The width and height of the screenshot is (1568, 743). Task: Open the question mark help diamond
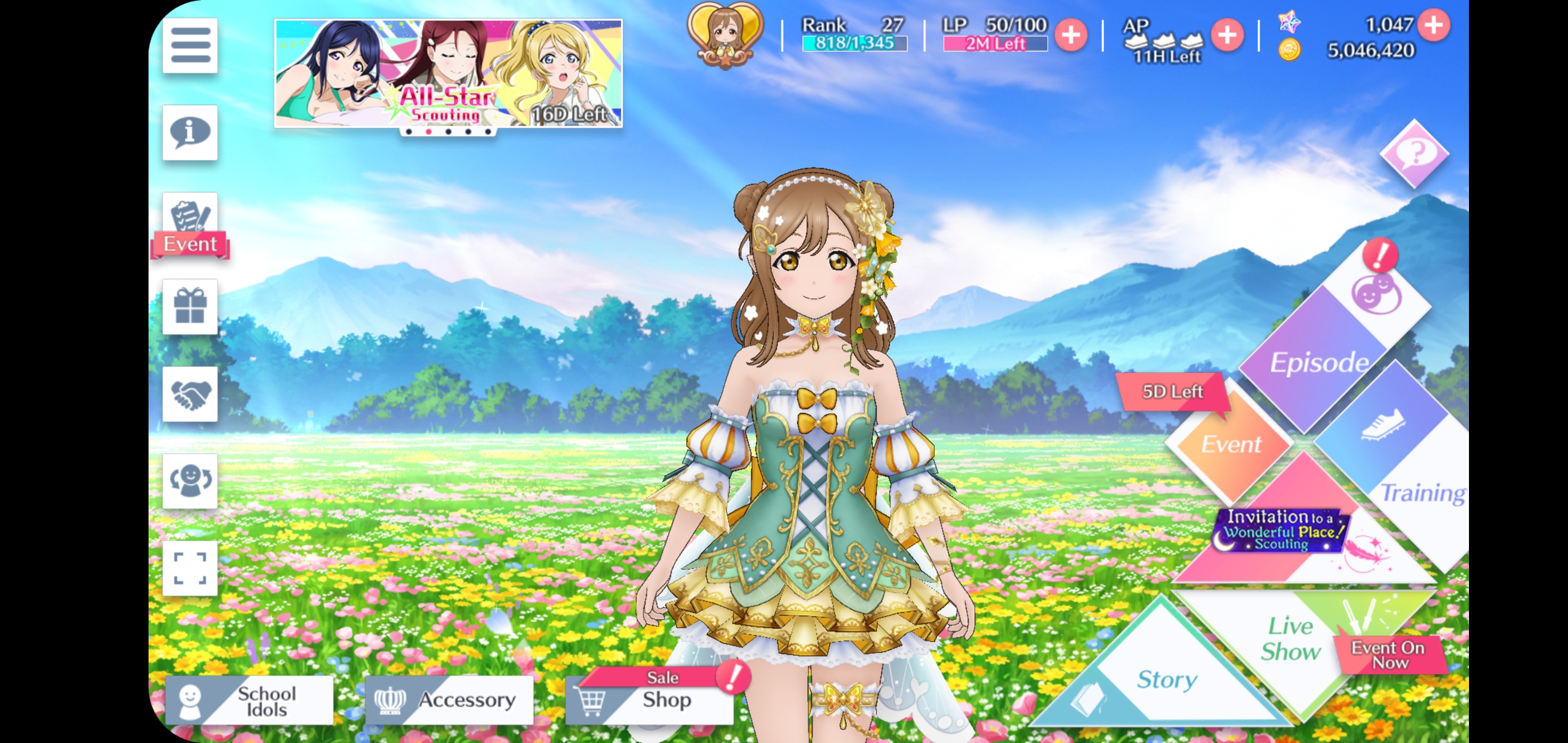point(1414,153)
